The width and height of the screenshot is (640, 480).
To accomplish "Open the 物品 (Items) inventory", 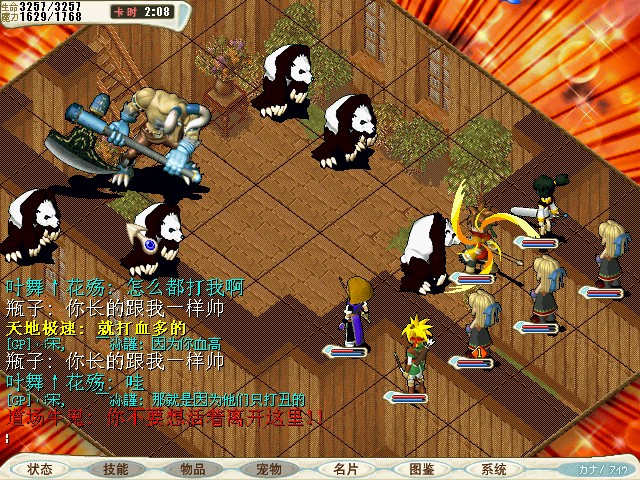I will coord(193,469).
